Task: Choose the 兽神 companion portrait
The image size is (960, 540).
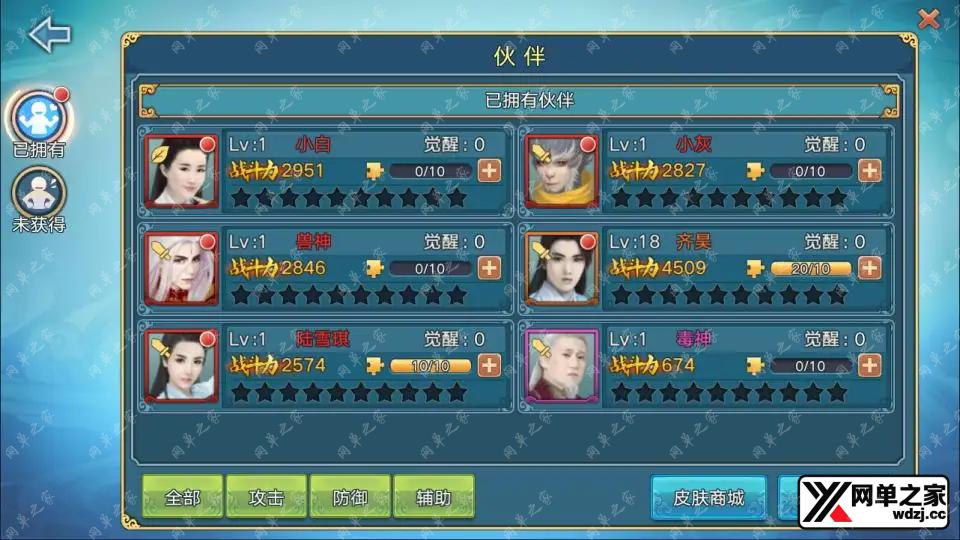Action: click(182, 268)
